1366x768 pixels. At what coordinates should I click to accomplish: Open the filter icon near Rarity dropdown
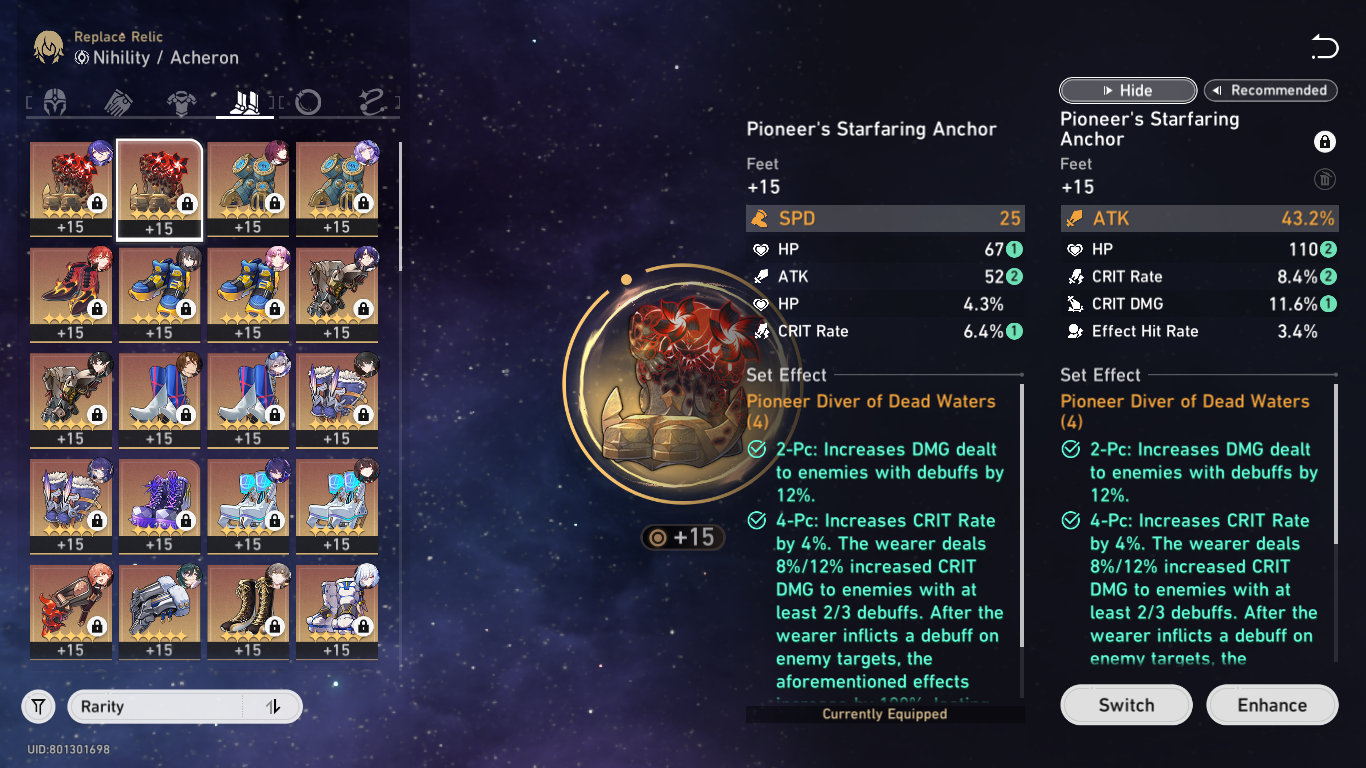[x=38, y=706]
